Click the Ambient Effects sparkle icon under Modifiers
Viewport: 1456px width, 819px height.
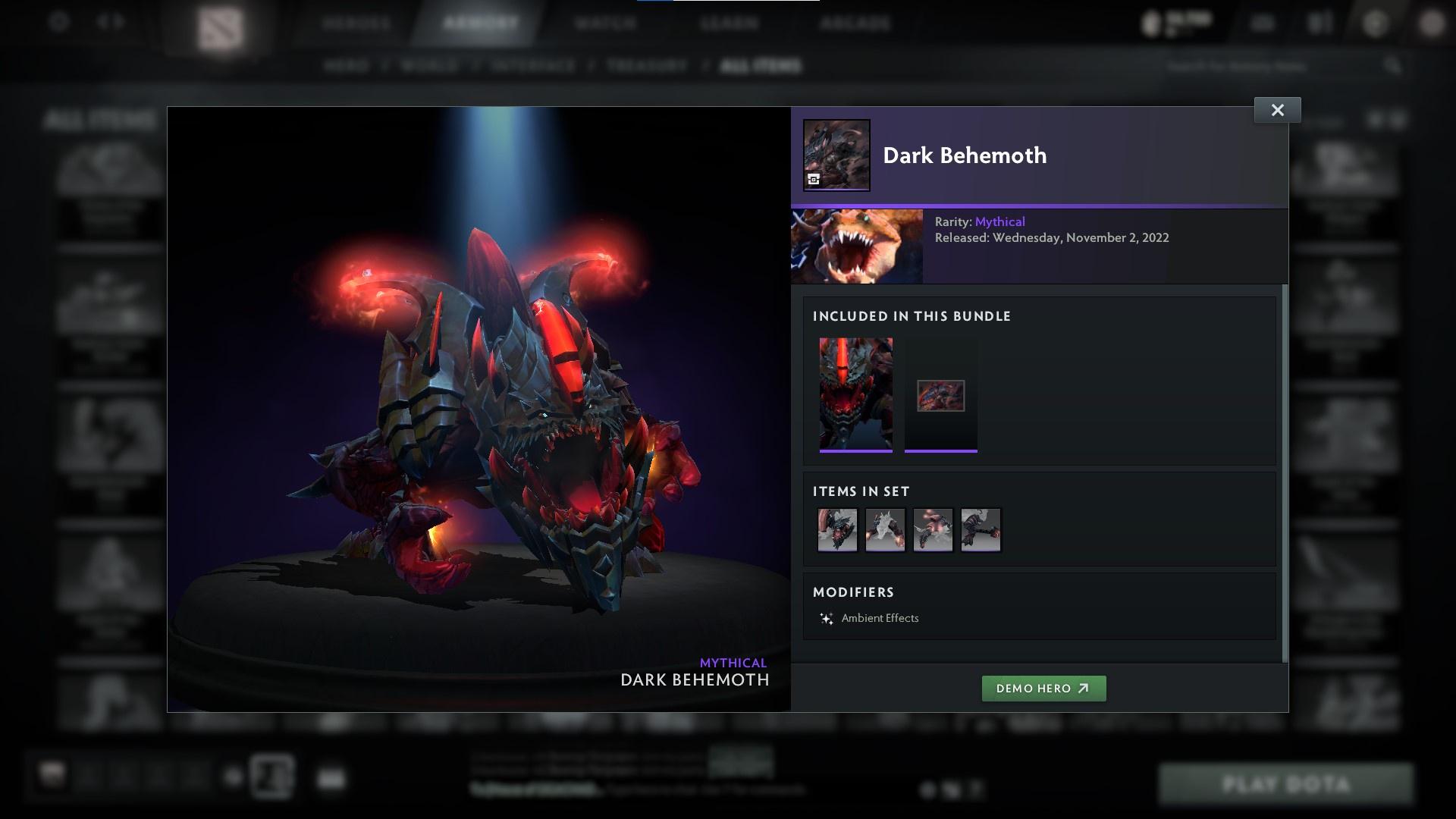(x=827, y=617)
